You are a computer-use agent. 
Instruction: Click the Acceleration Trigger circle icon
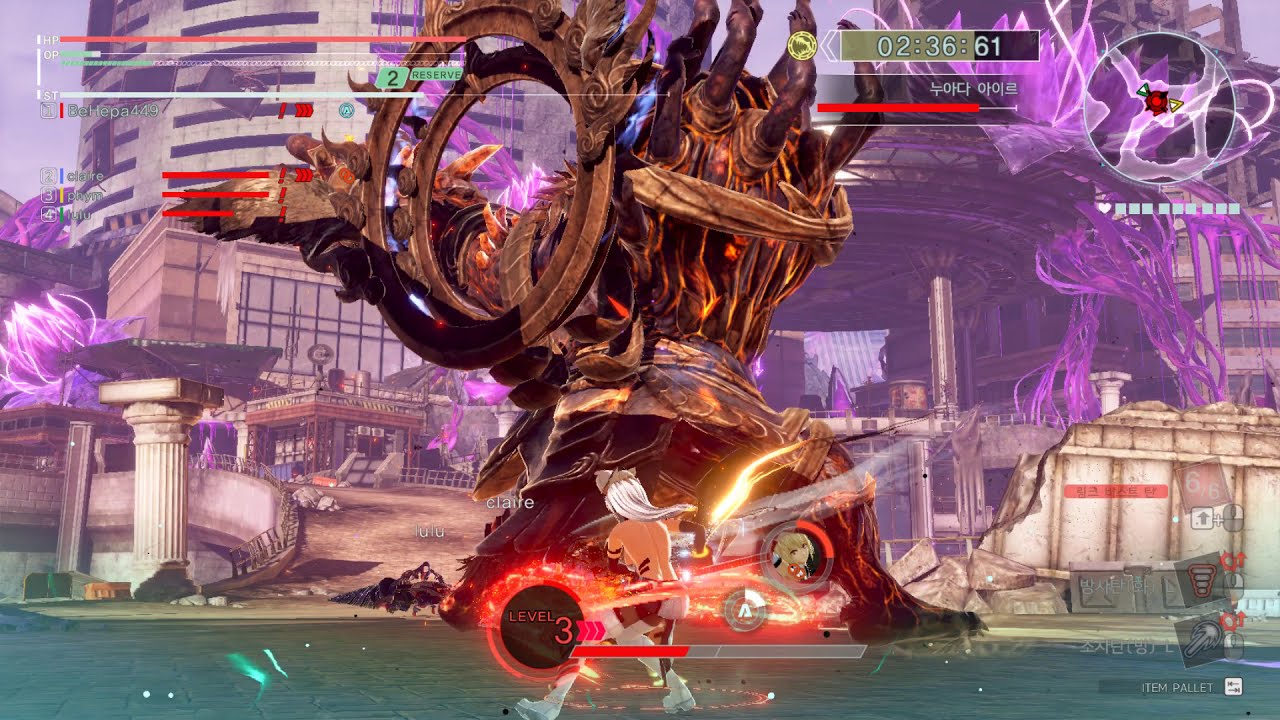[x=743, y=609]
